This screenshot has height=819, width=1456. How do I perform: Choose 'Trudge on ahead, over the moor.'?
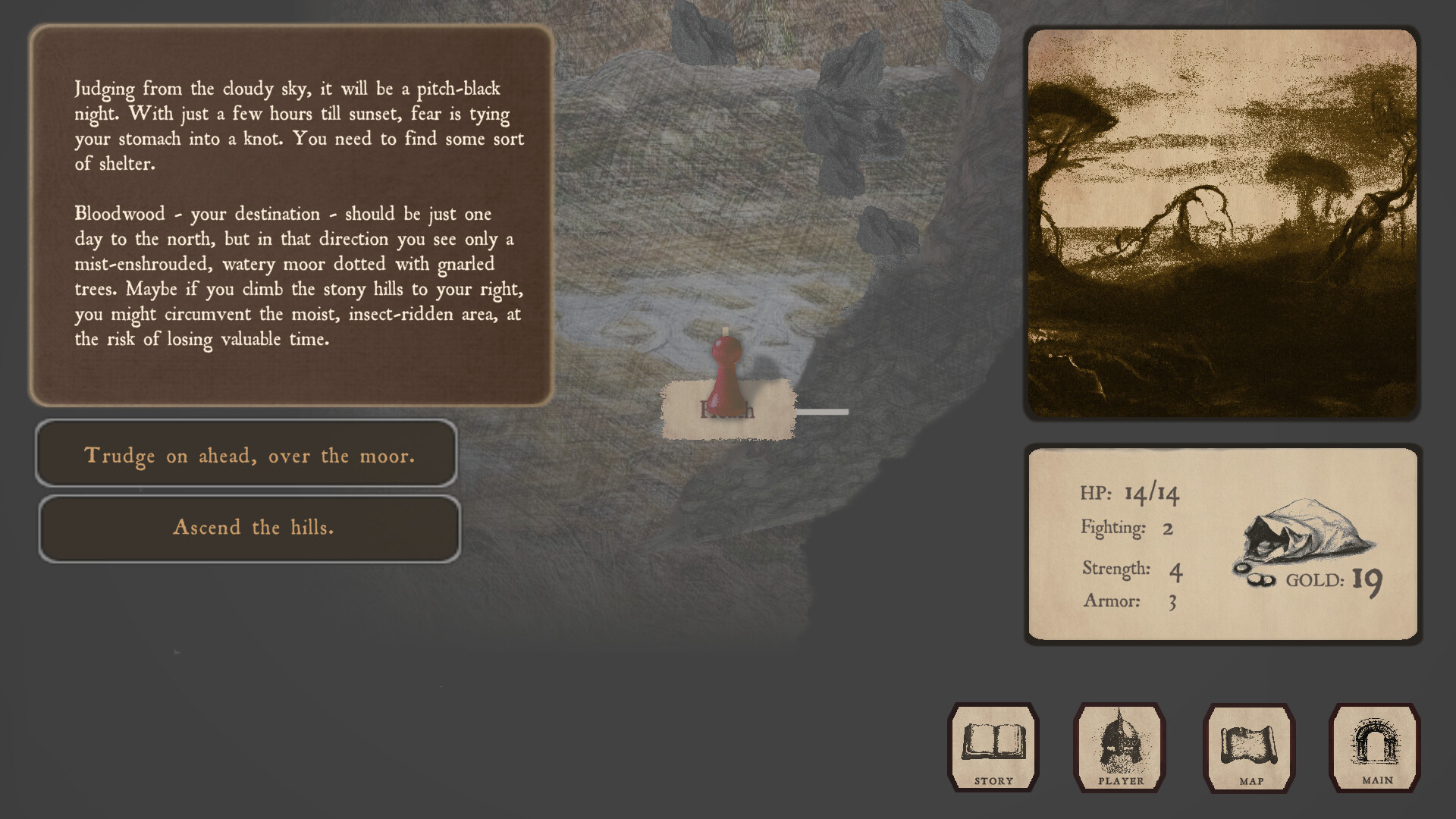249,456
